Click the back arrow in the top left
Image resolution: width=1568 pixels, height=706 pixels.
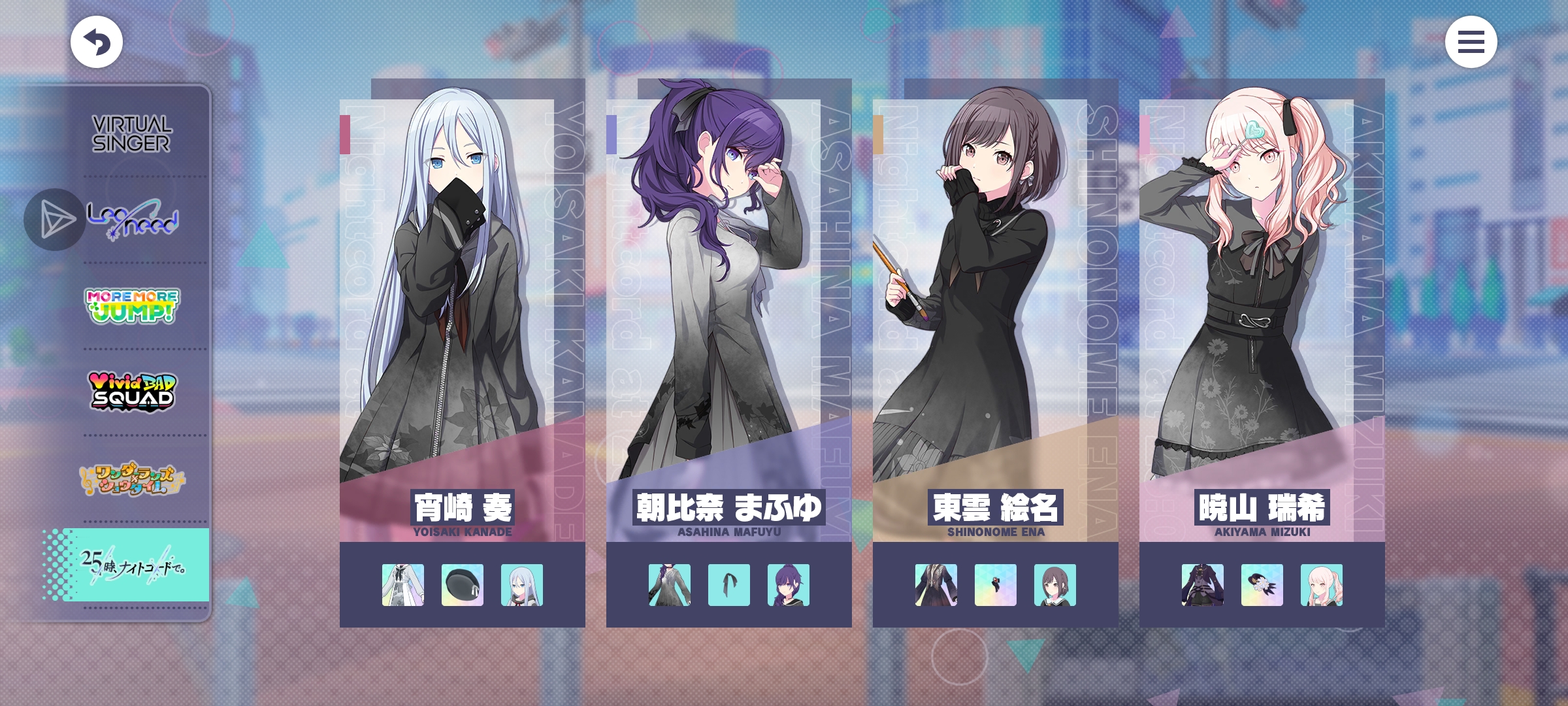(x=96, y=41)
